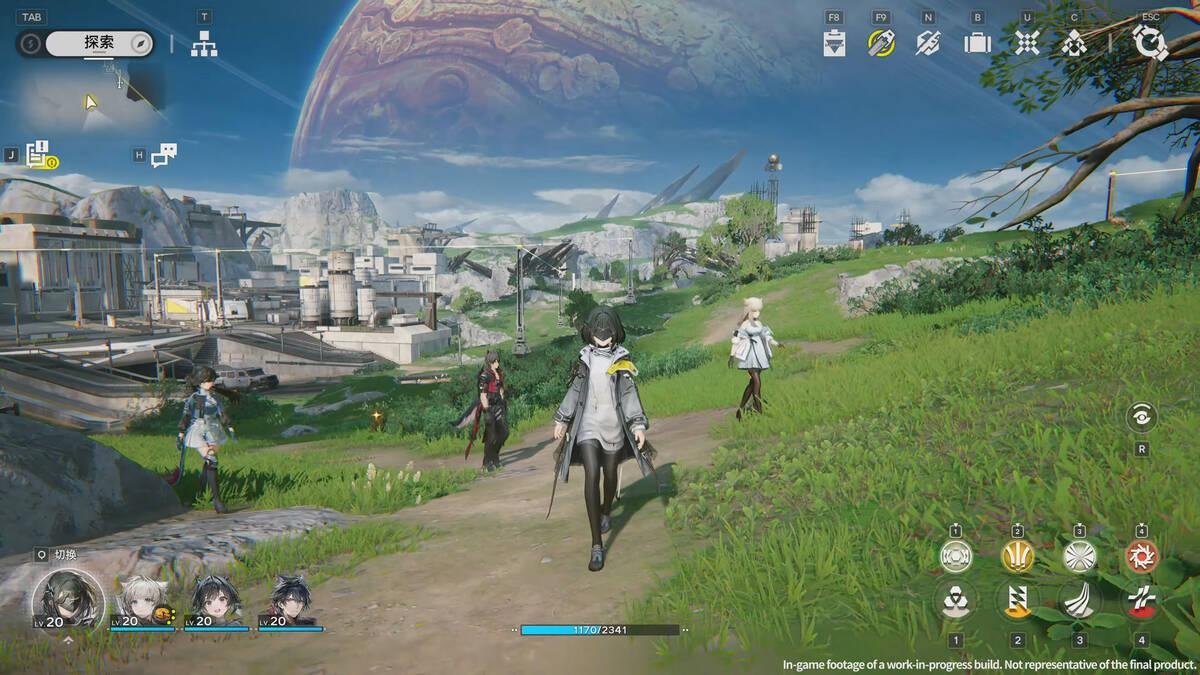Open the briefcase inventory

977,43
